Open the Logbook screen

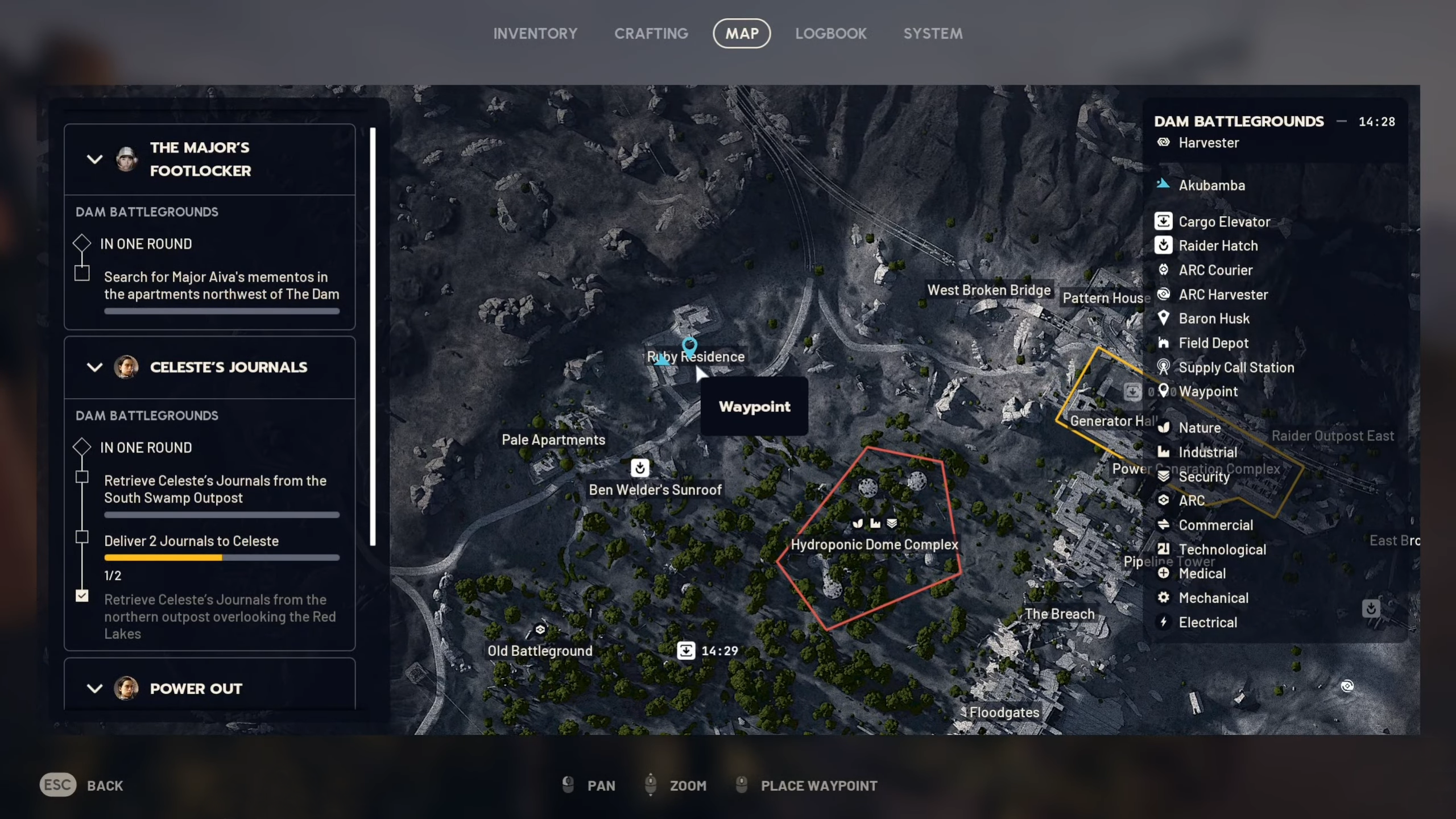click(x=830, y=33)
